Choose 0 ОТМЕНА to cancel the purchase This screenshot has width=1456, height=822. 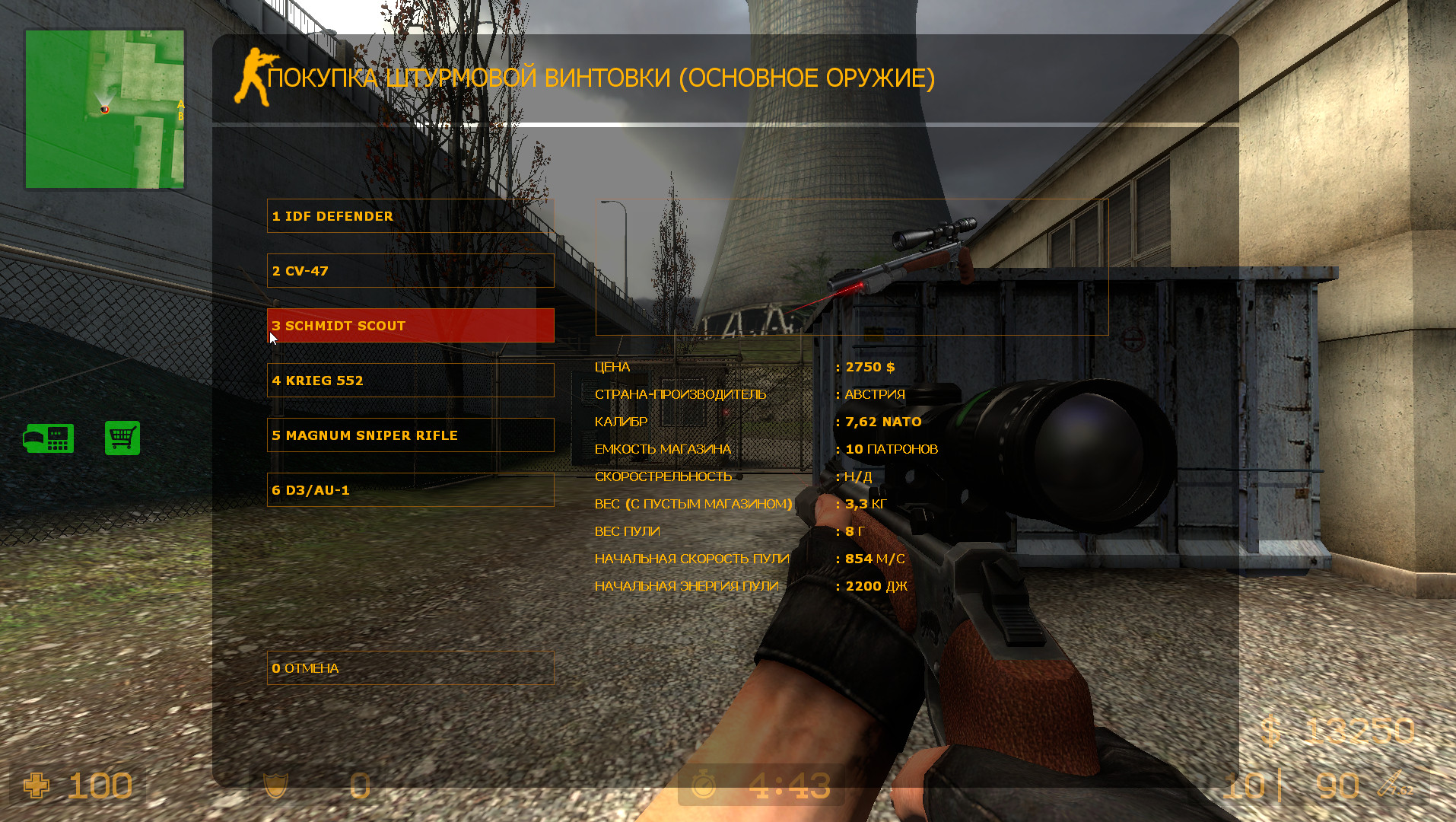[411, 668]
